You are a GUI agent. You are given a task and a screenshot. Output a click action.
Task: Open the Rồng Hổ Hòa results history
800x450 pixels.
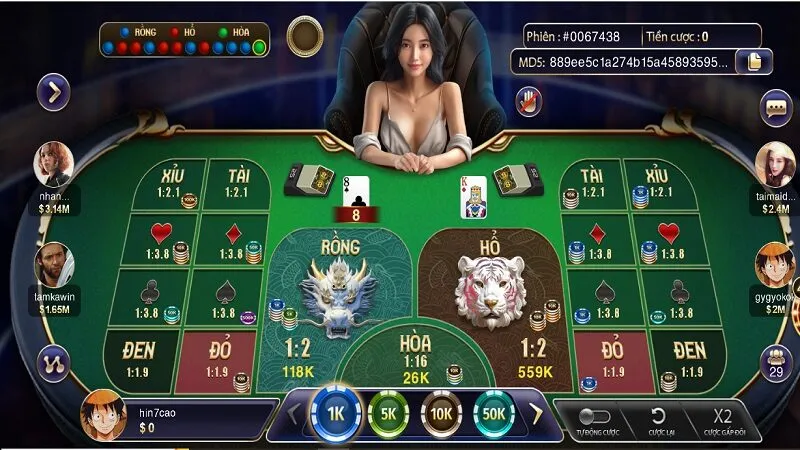click(184, 39)
